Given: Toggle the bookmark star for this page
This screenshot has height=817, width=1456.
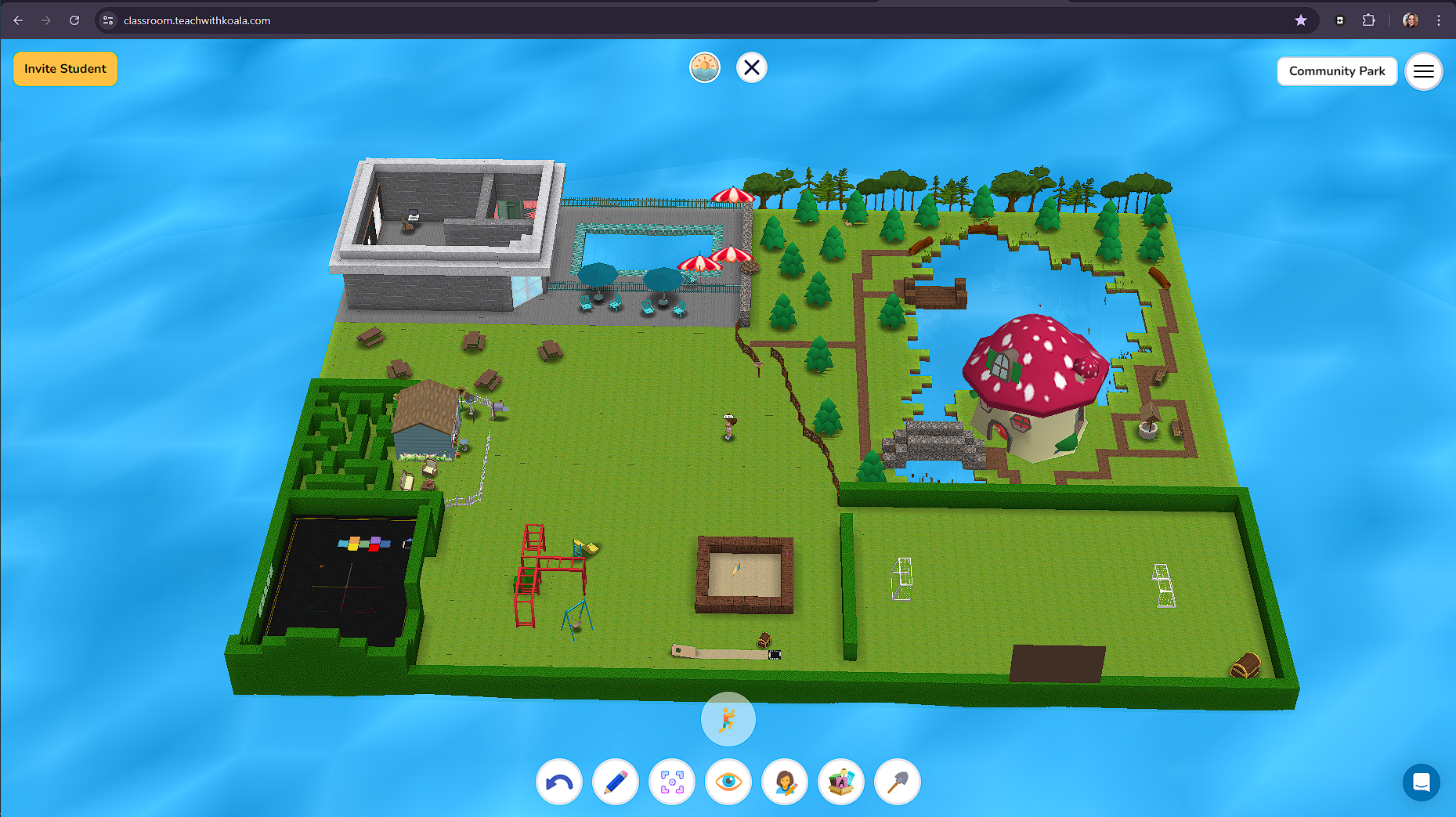Looking at the screenshot, I should tap(1302, 20).
